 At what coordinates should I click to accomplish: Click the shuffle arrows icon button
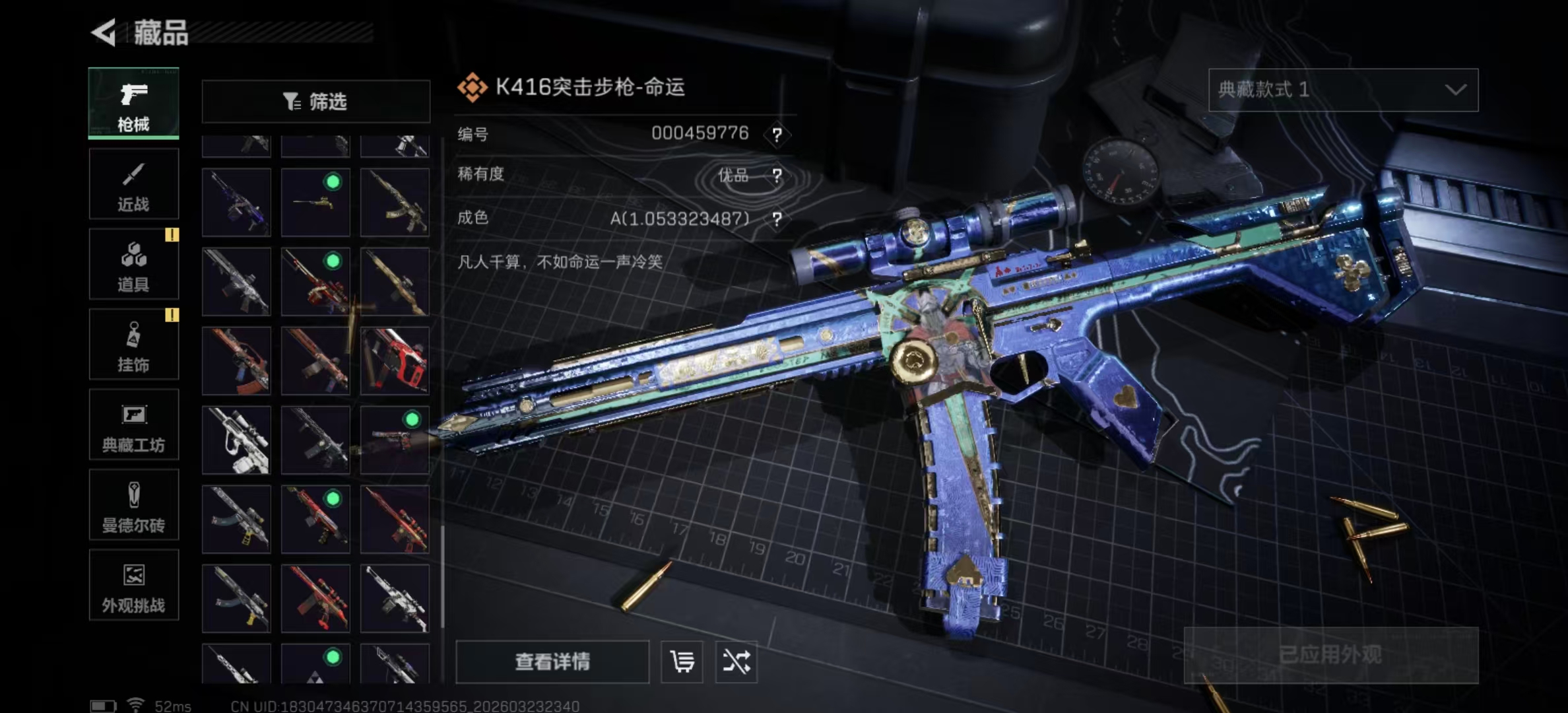coord(736,662)
